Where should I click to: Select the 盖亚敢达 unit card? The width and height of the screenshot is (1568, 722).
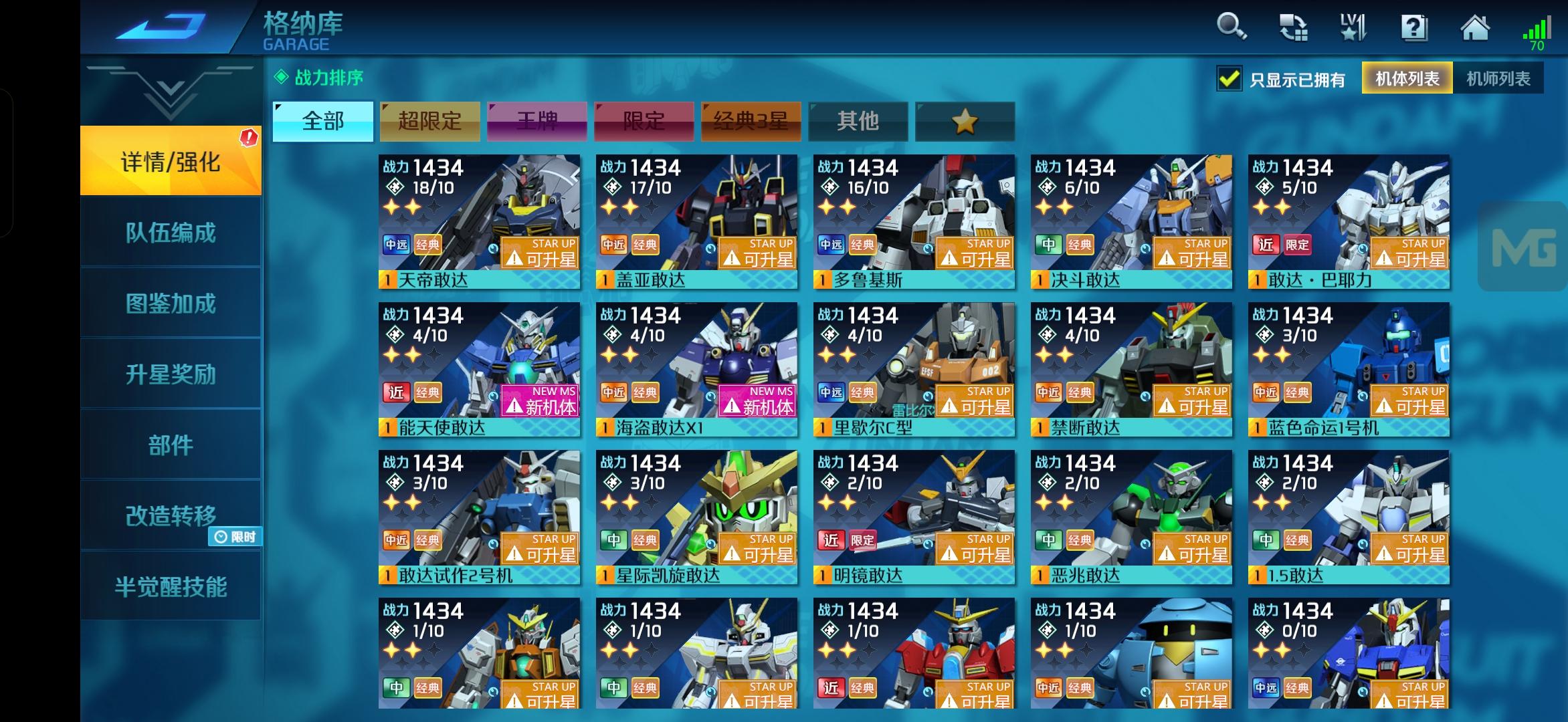pos(694,221)
